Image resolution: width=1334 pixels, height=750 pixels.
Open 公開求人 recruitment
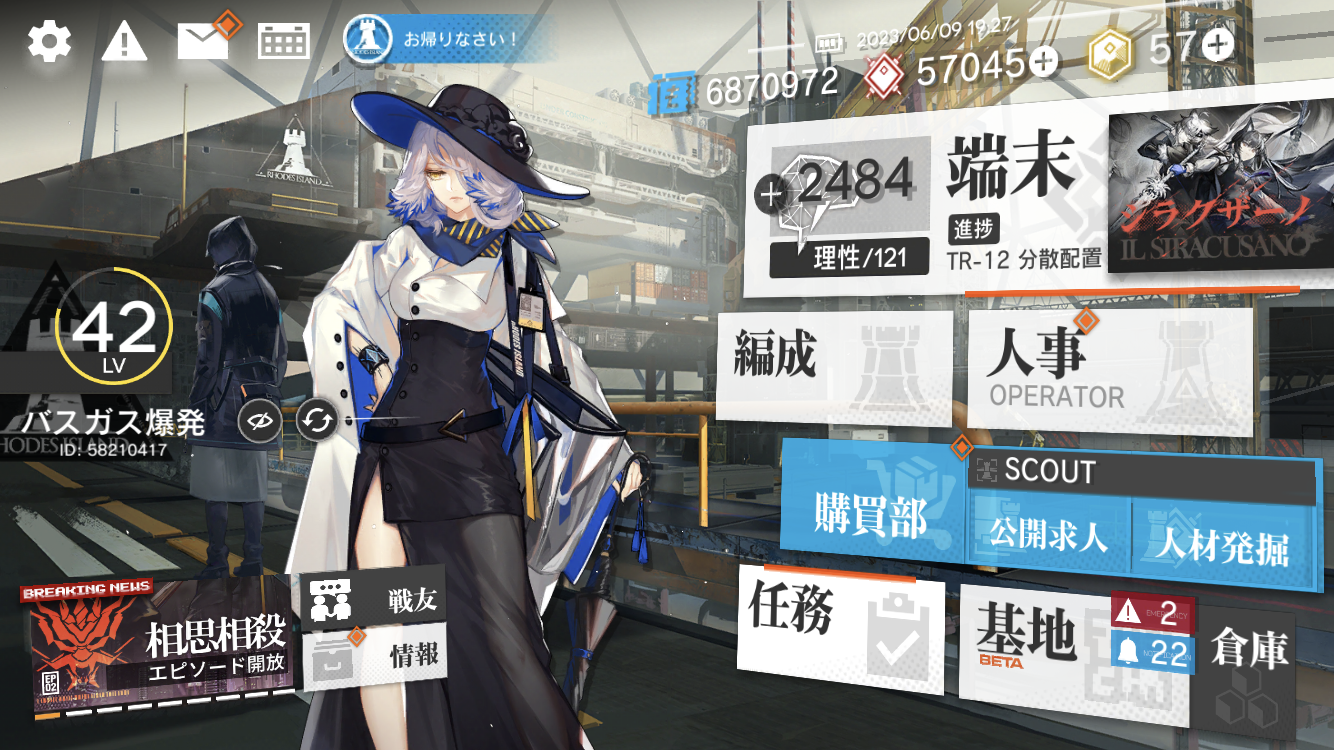pos(1048,537)
